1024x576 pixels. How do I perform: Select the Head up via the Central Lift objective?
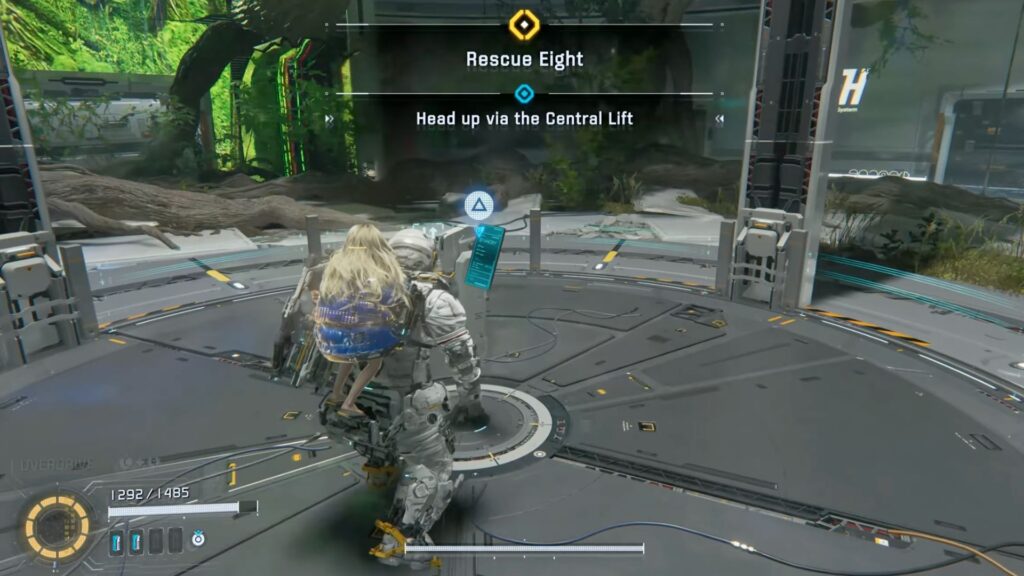[x=524, y=119]
